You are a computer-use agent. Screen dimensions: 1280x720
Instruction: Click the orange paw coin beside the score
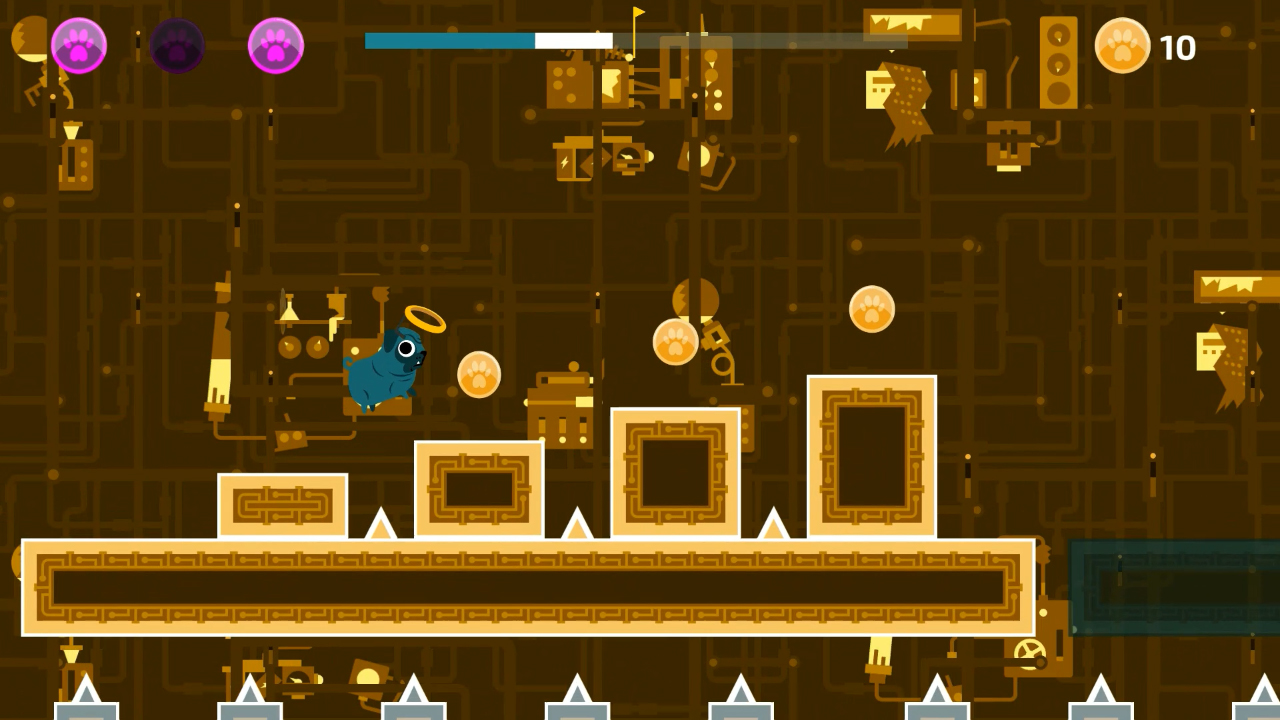coord(1122,47)
